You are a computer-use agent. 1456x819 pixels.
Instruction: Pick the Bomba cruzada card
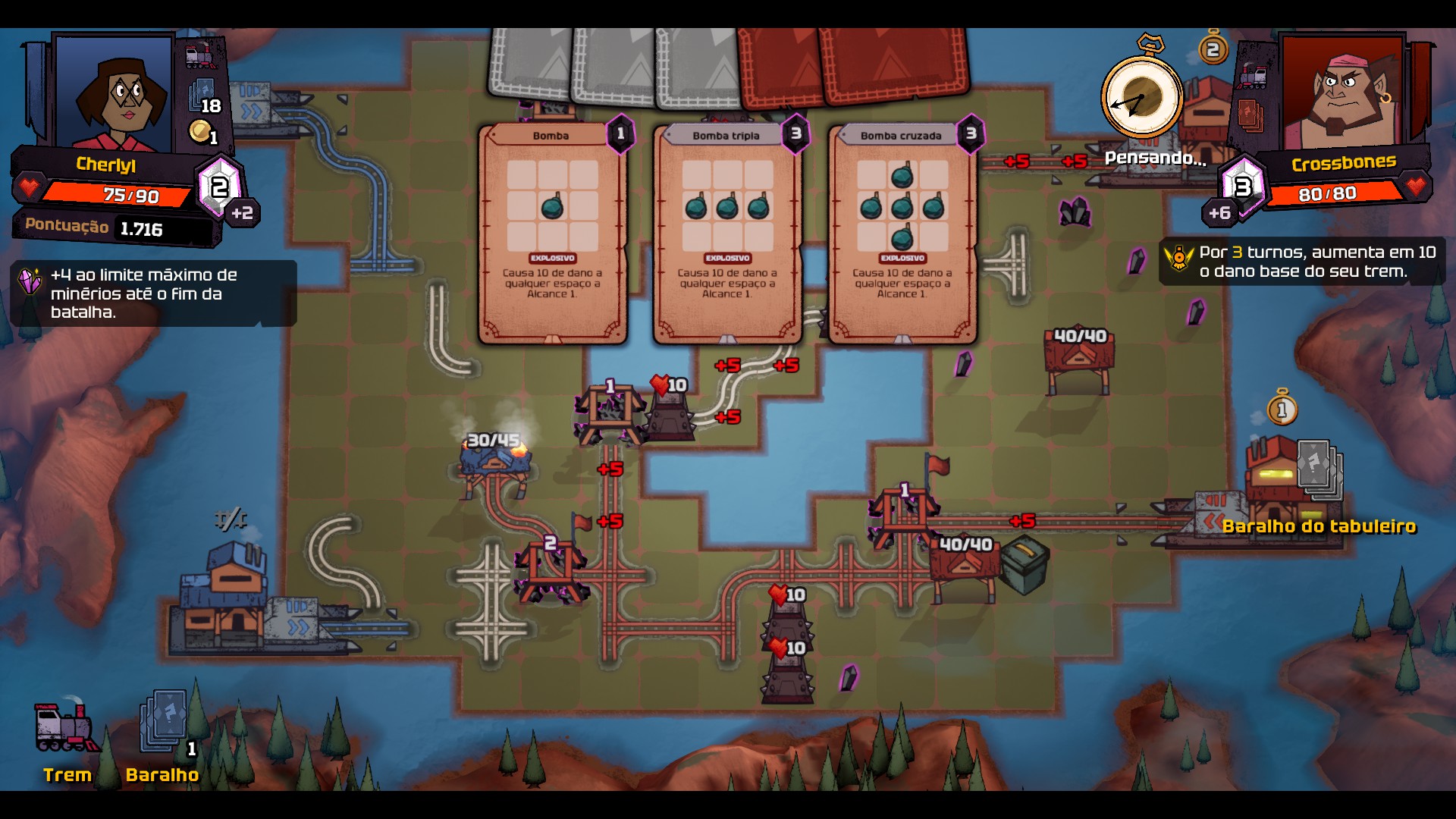click(902, 234)
